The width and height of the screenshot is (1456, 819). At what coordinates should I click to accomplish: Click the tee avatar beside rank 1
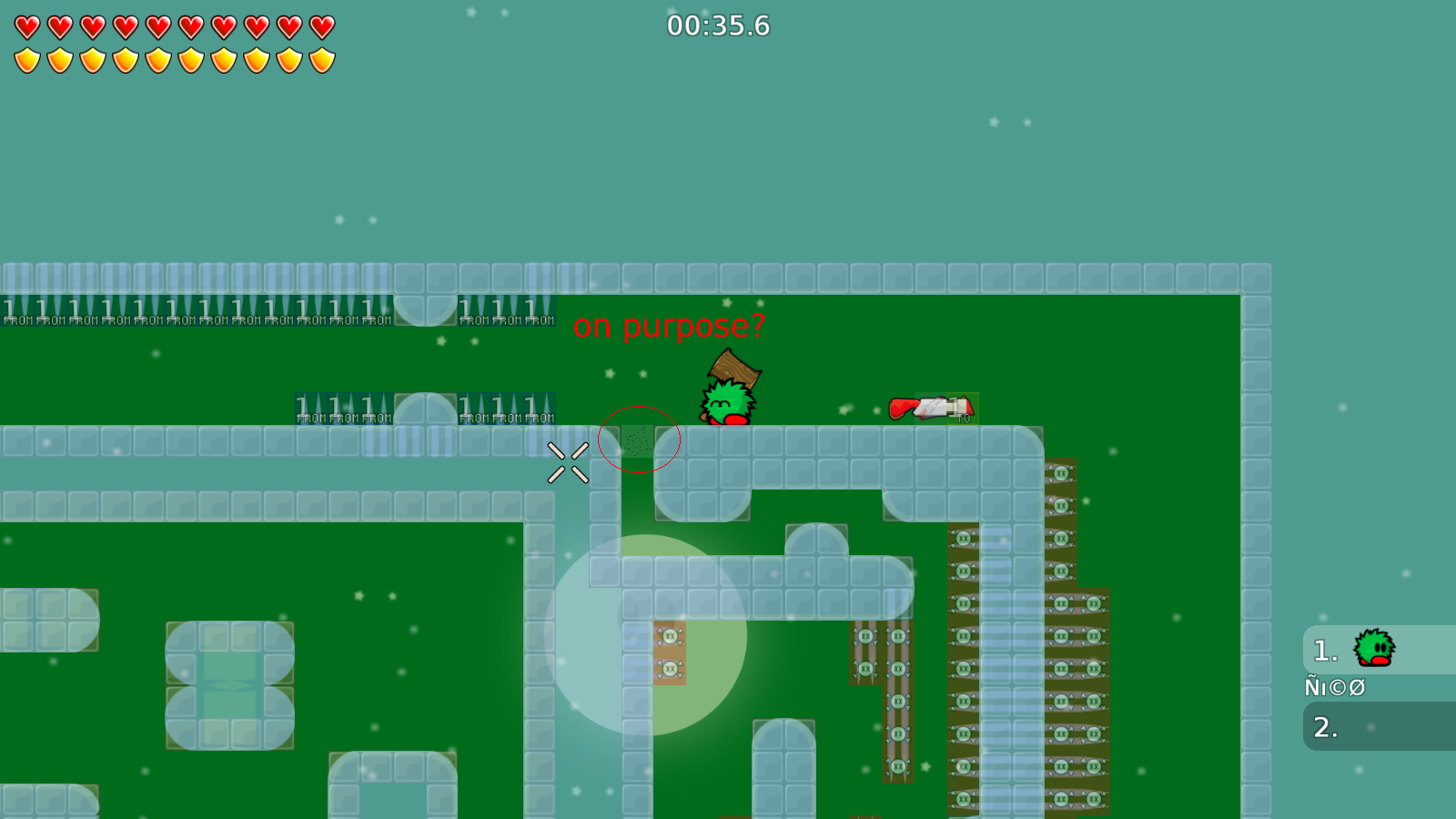1374,647
